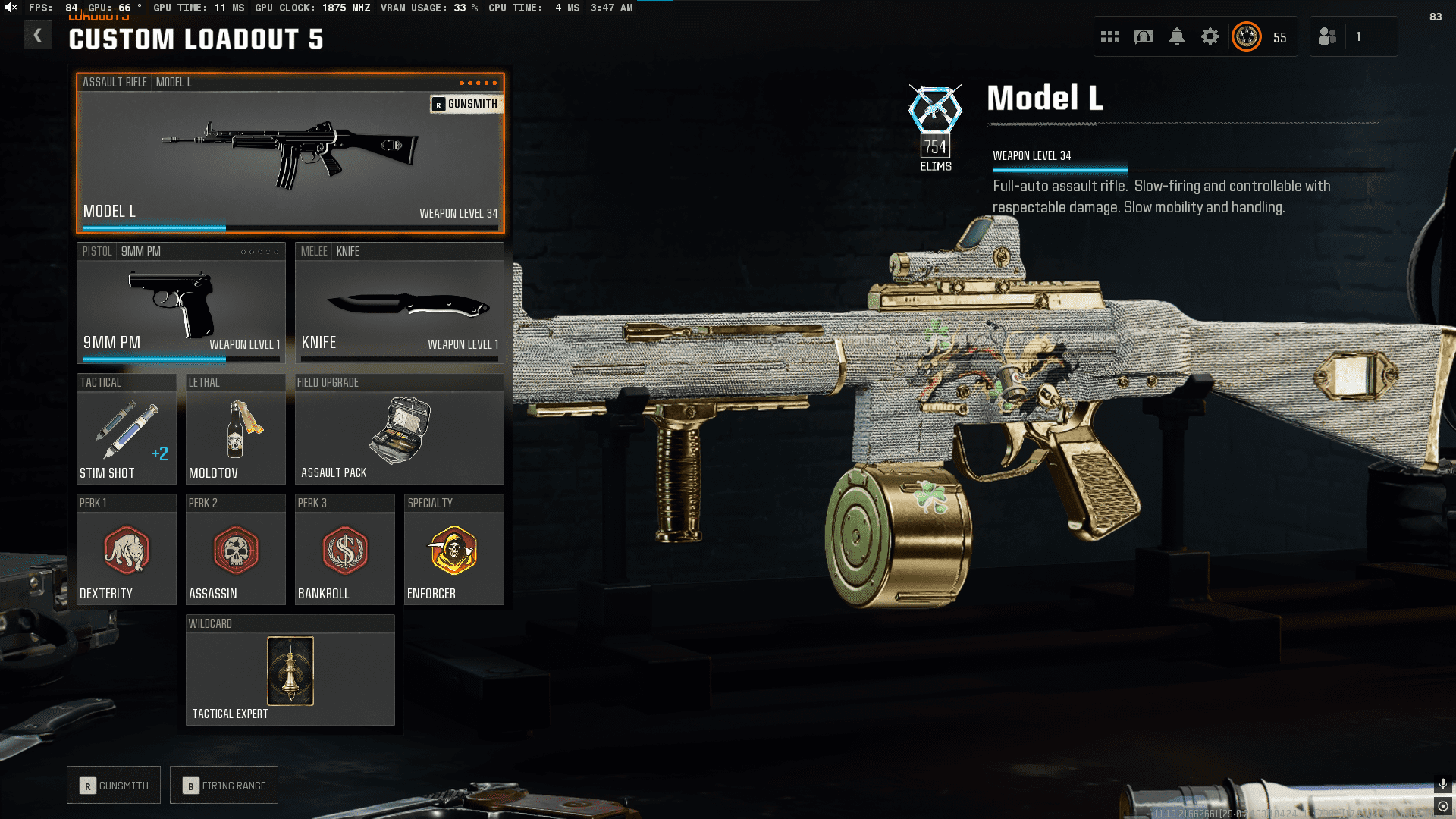Screen dimensions: 1456x819
Task: Pick the Molotov lethal slot
Action: tap(235, 430)
